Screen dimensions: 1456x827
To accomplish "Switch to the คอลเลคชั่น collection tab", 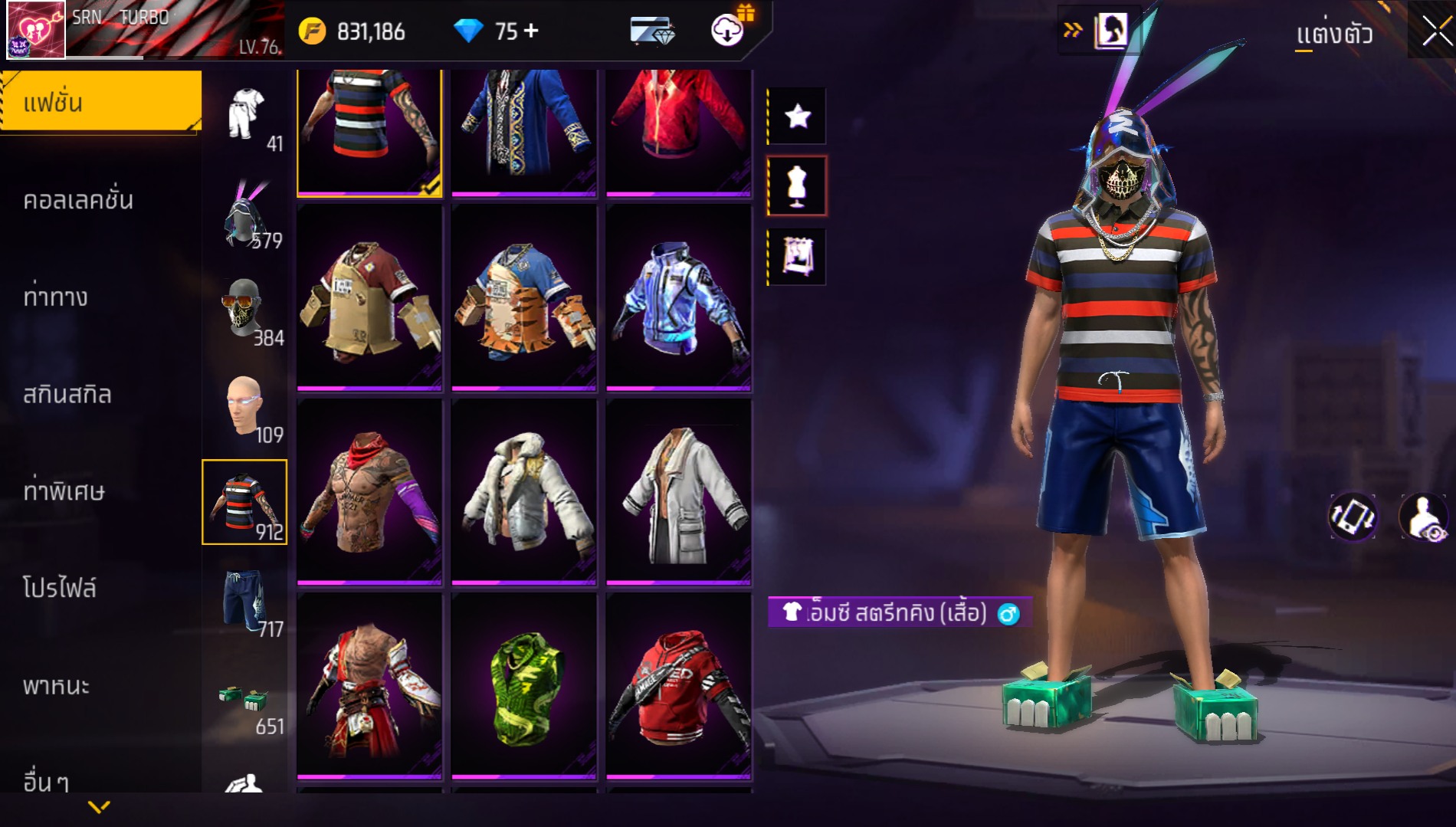I will (78, 200).
